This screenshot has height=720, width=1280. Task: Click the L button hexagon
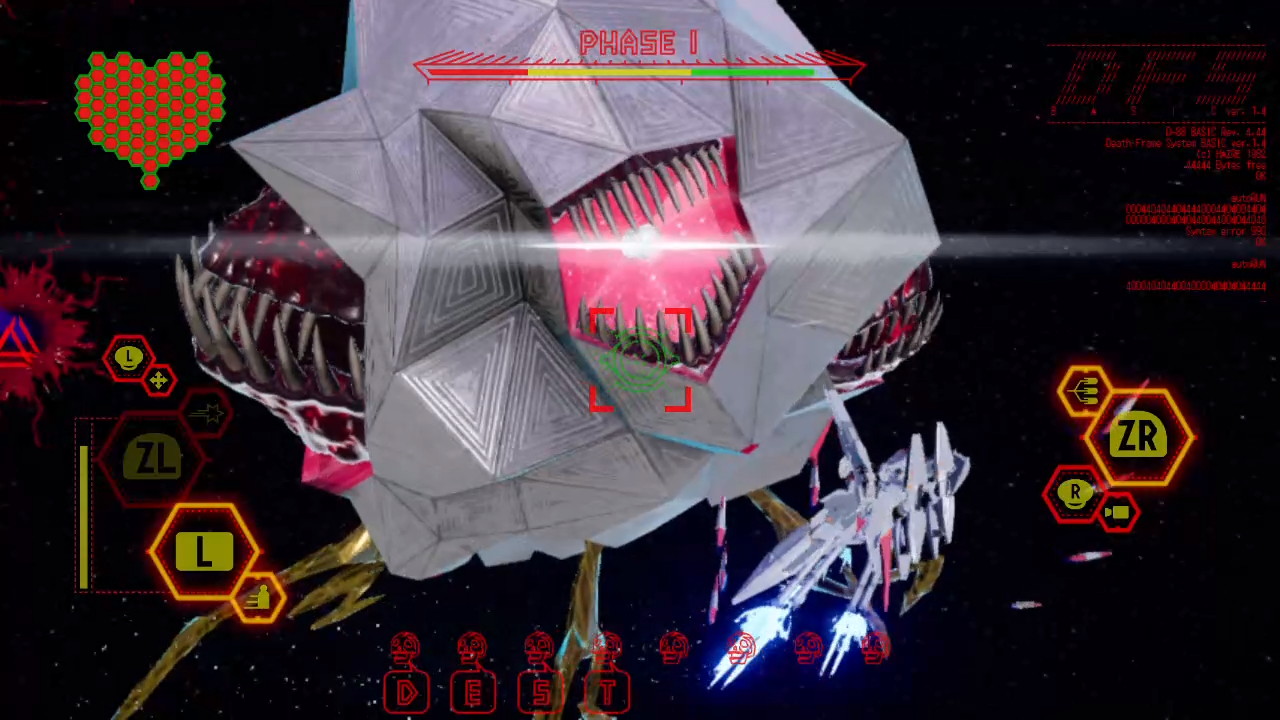tap(203, 552)
